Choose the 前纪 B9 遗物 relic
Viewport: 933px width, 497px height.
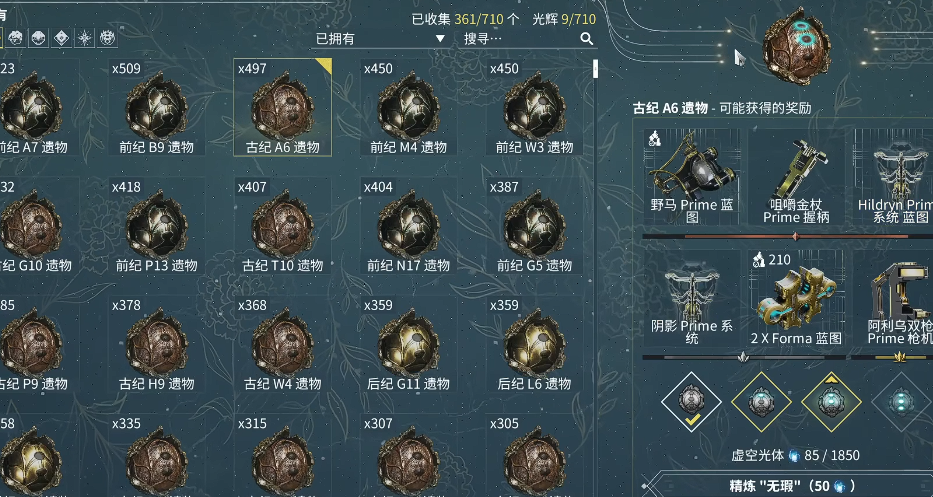[155, 111]
